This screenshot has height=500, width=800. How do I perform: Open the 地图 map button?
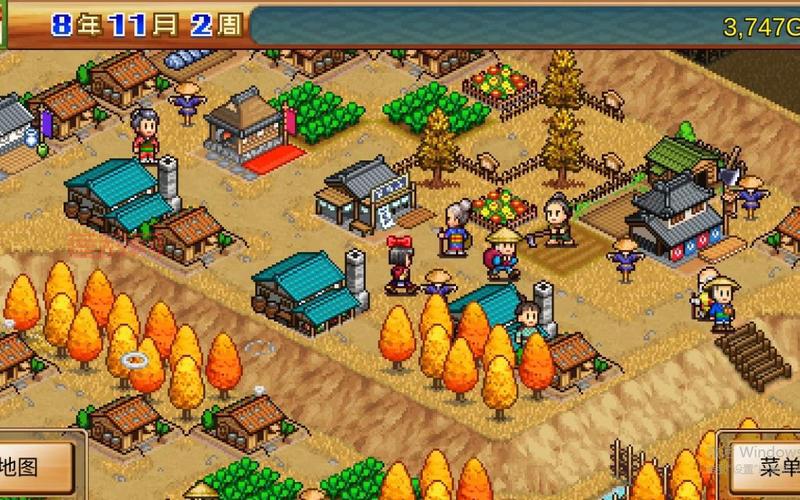click(x=30, y=467)
